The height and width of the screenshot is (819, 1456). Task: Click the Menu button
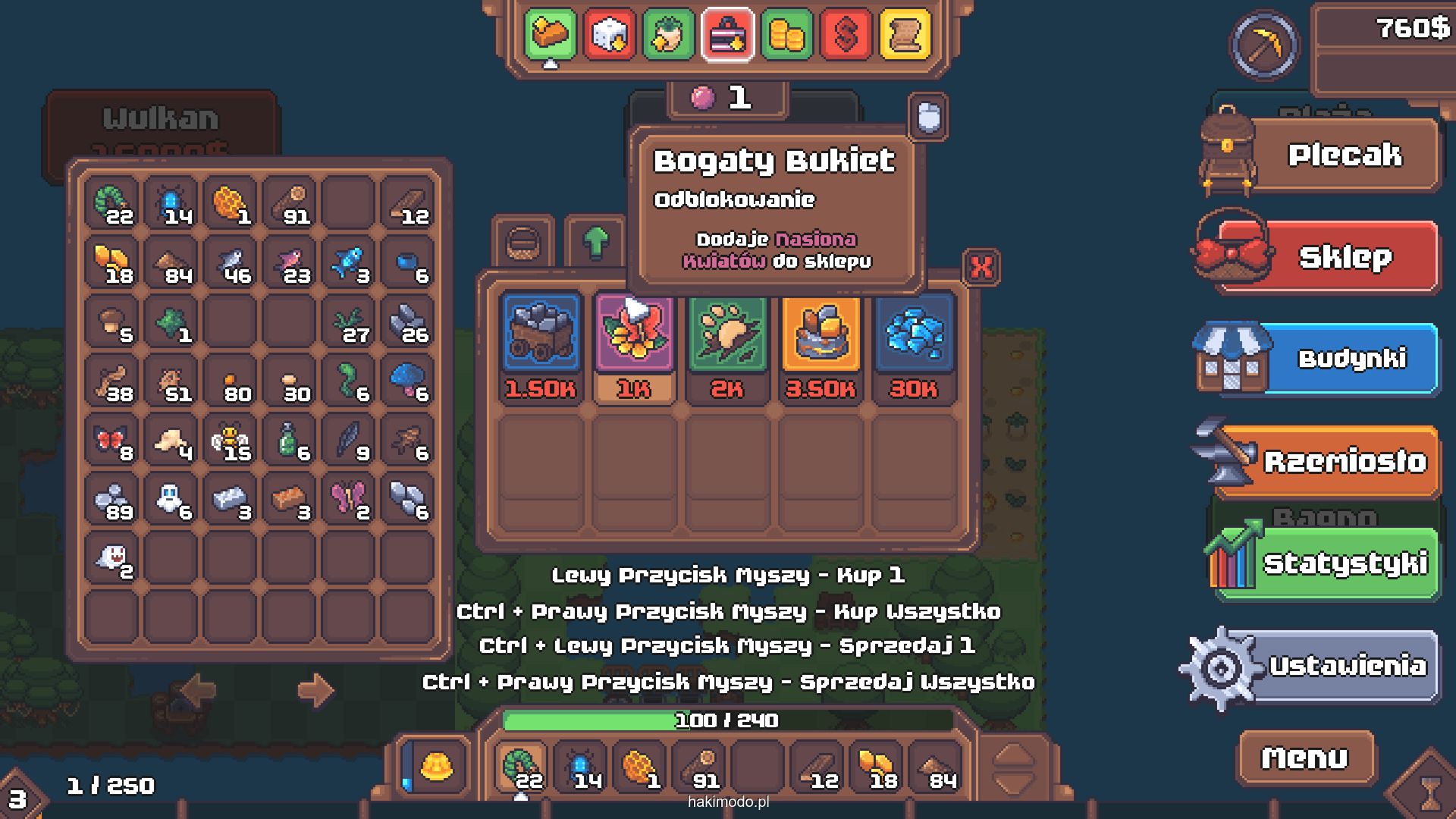click(x=1305, y=758)
